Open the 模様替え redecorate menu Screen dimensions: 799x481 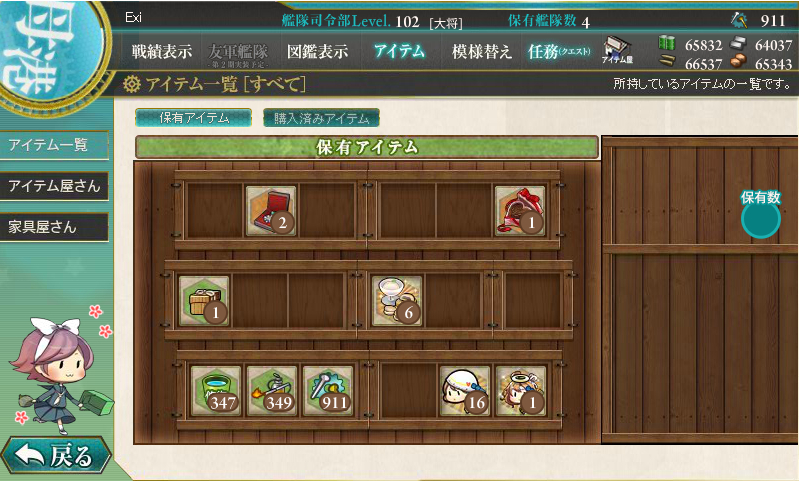click(482, 51)
